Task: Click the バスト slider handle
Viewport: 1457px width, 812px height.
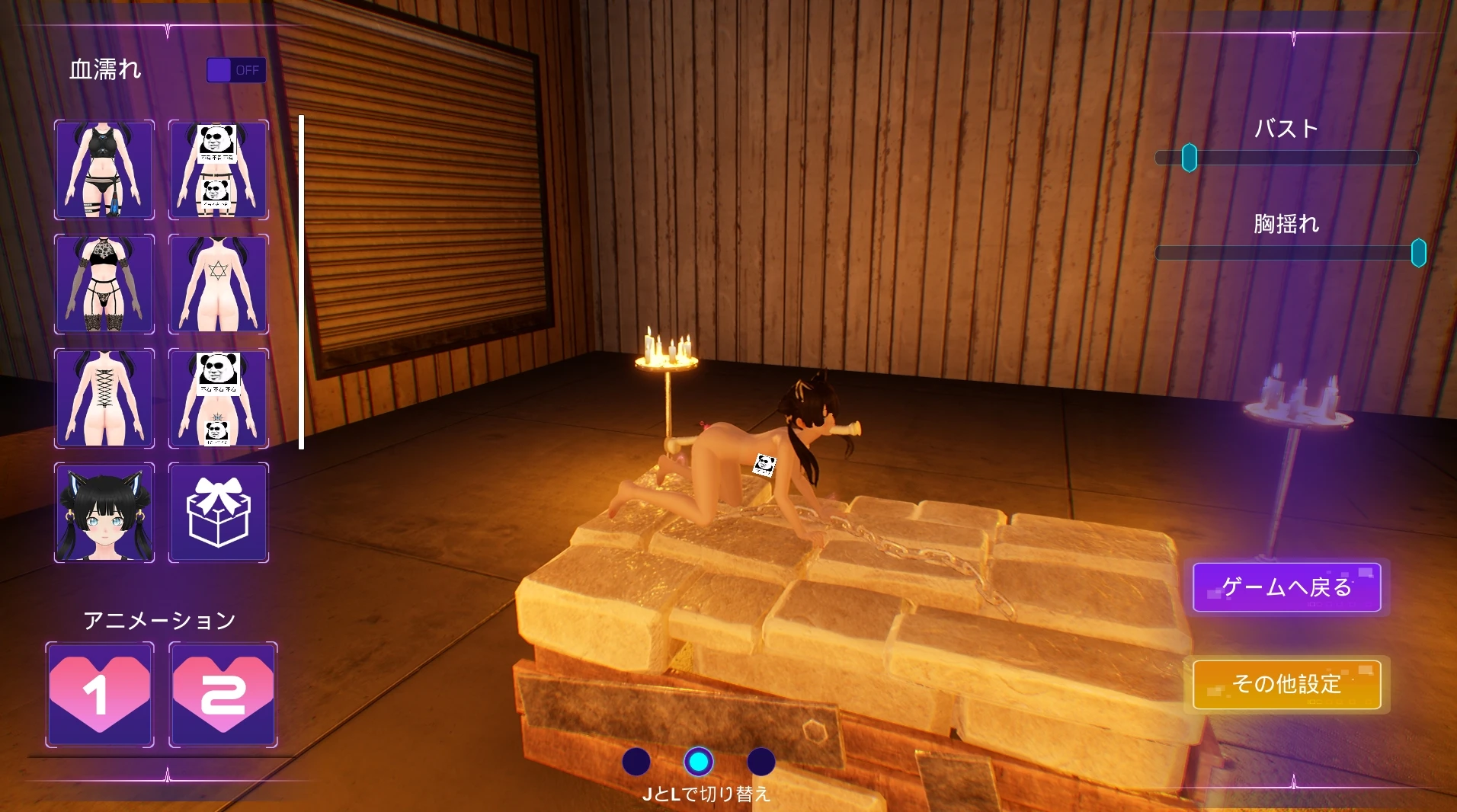Action: pos(1190,158)
